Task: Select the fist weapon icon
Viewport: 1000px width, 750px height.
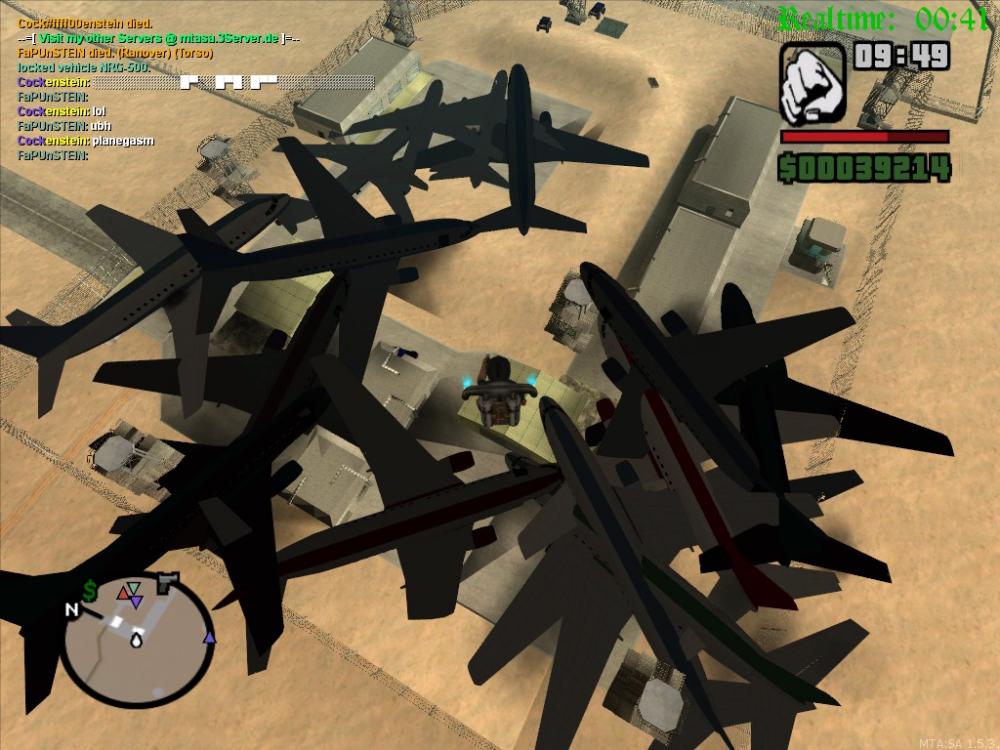Action: (x=813, y=81)
